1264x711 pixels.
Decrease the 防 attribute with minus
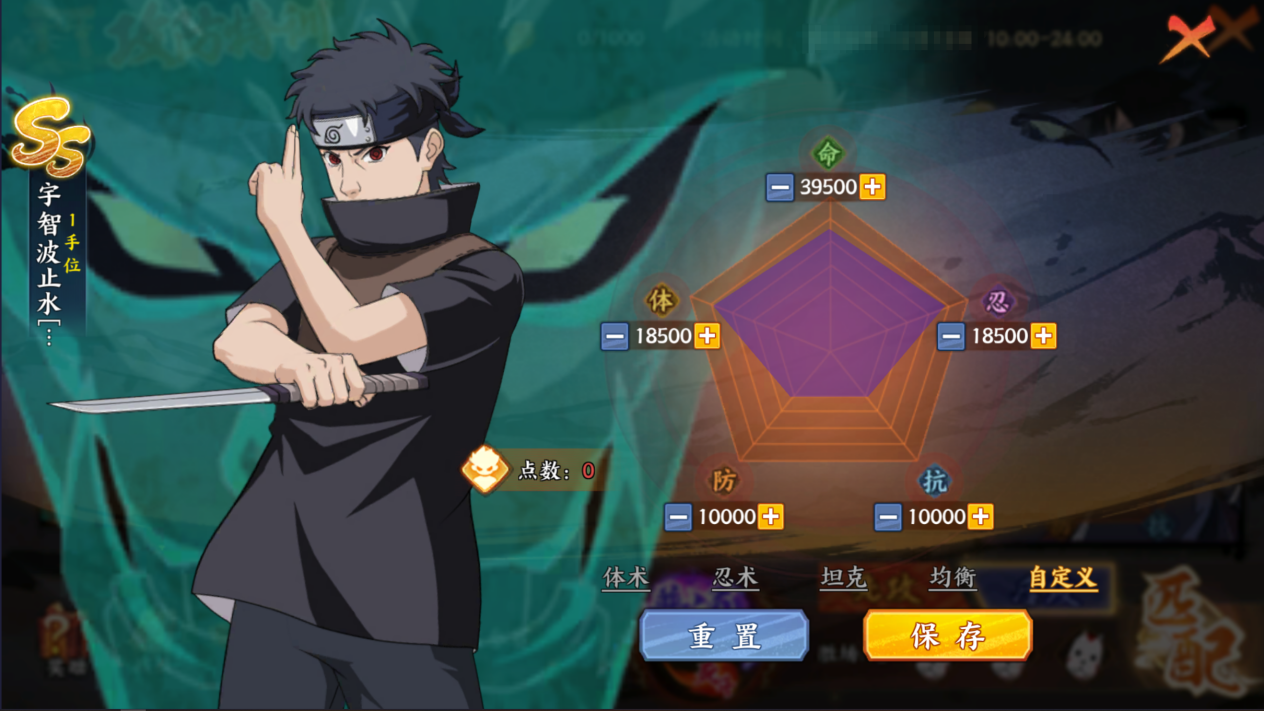678,517
